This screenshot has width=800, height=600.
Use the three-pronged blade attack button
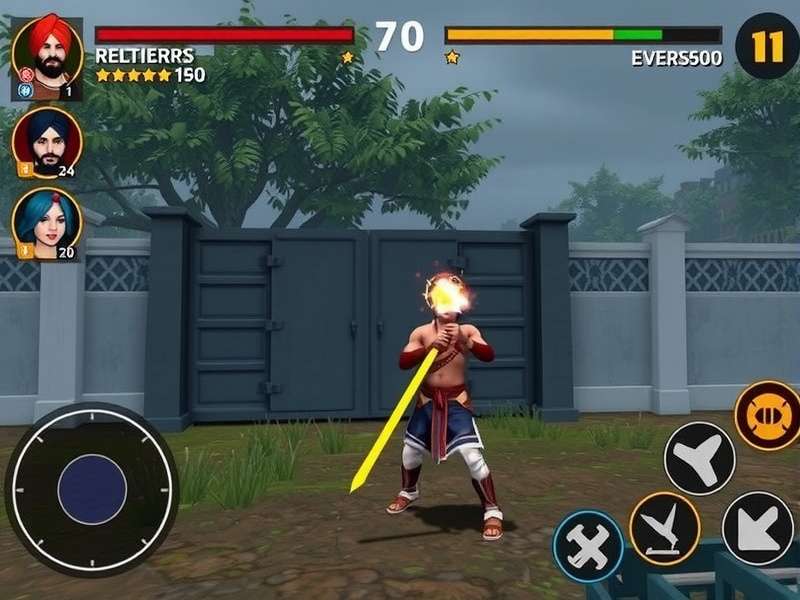tap(699, 458)
